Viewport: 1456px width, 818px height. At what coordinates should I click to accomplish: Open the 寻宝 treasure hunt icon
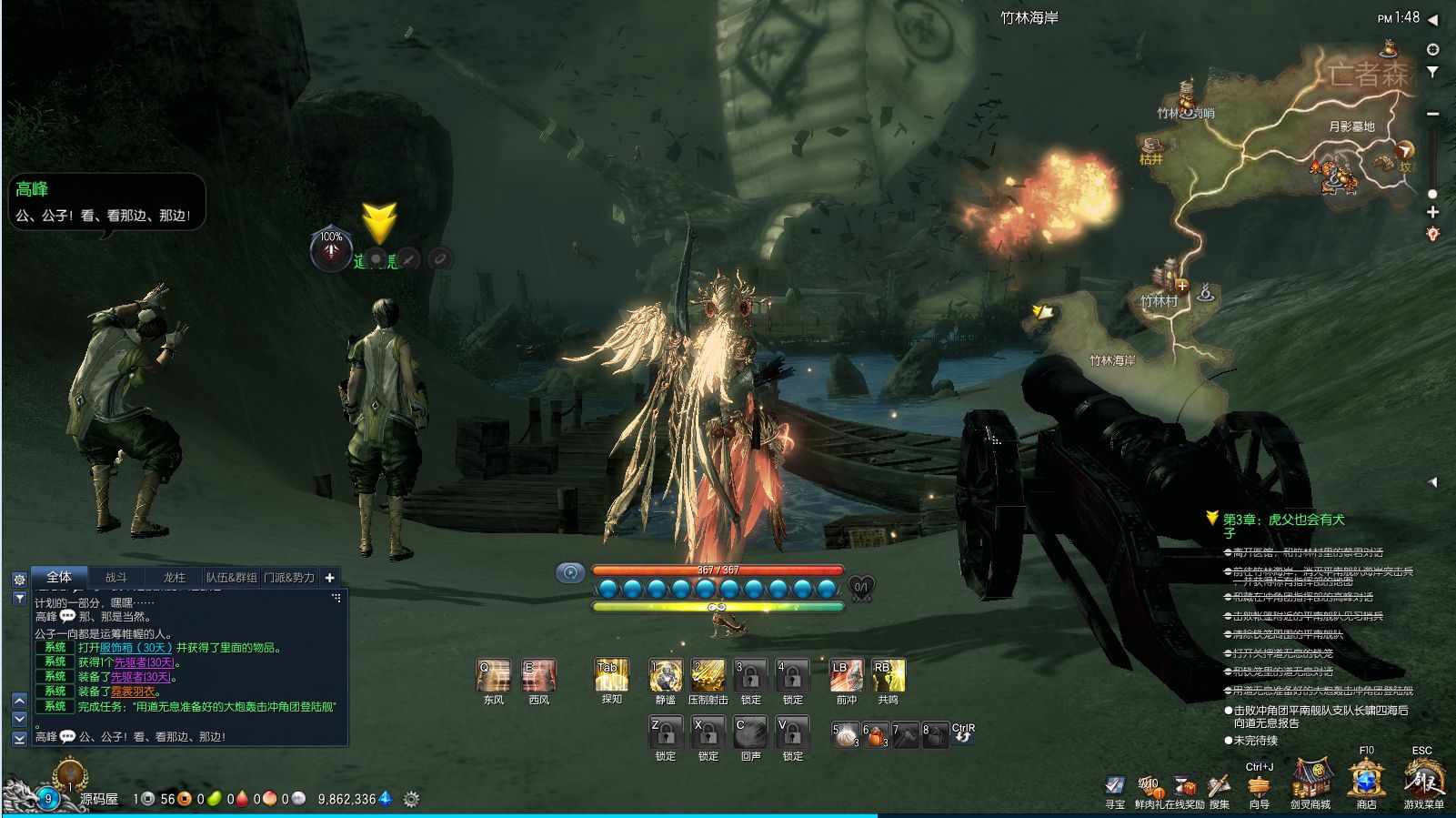pyautogui.click(x=1115, y=786)
